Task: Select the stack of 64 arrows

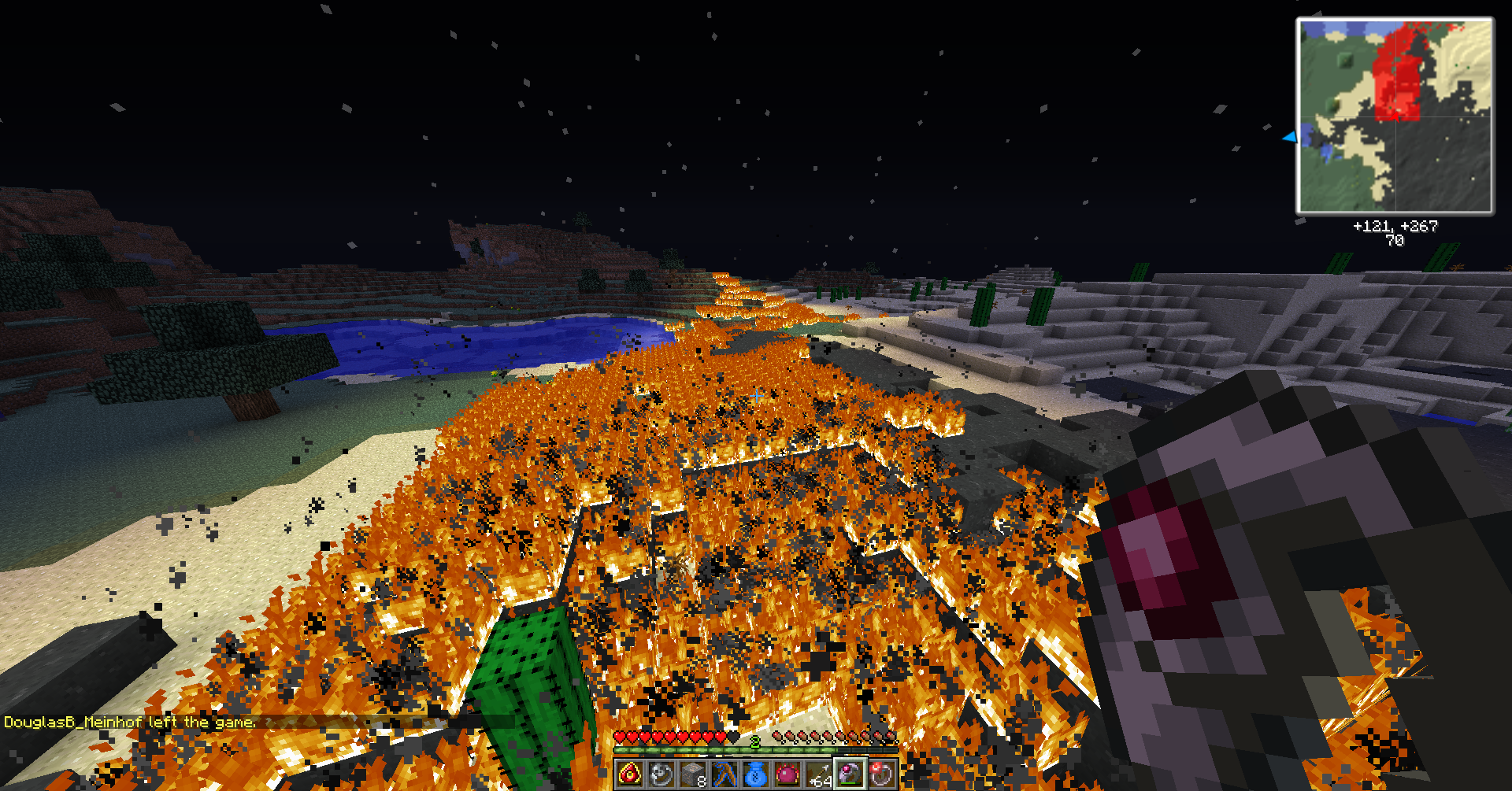Action: (x=818, y=774)
